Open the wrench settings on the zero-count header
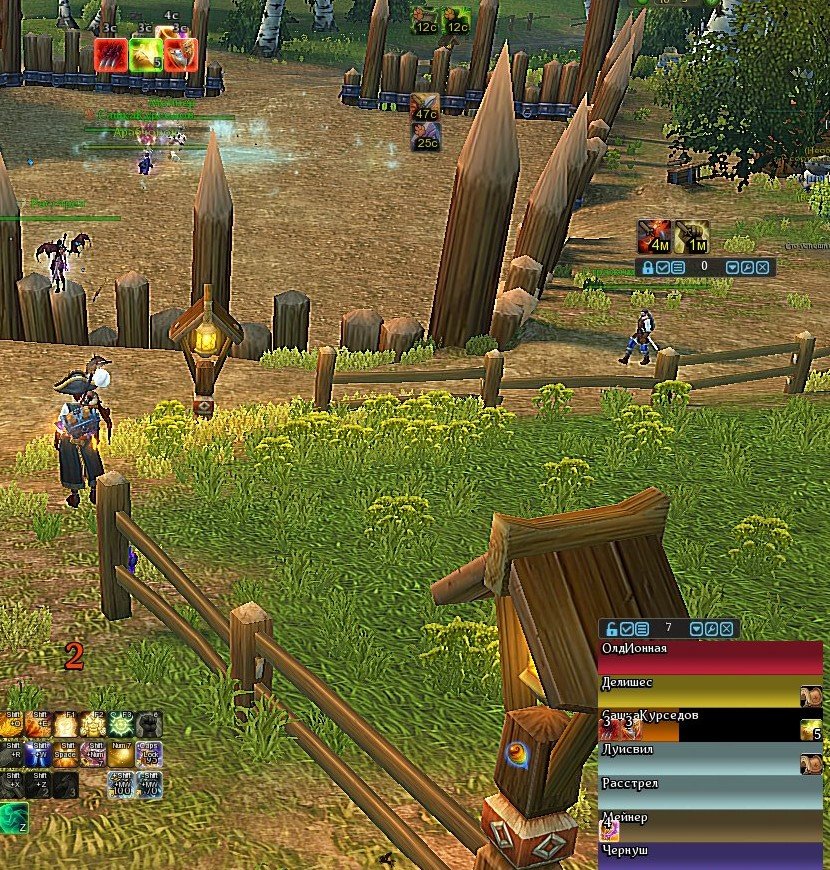The image size is (830, 870). (x=747, y=268)
